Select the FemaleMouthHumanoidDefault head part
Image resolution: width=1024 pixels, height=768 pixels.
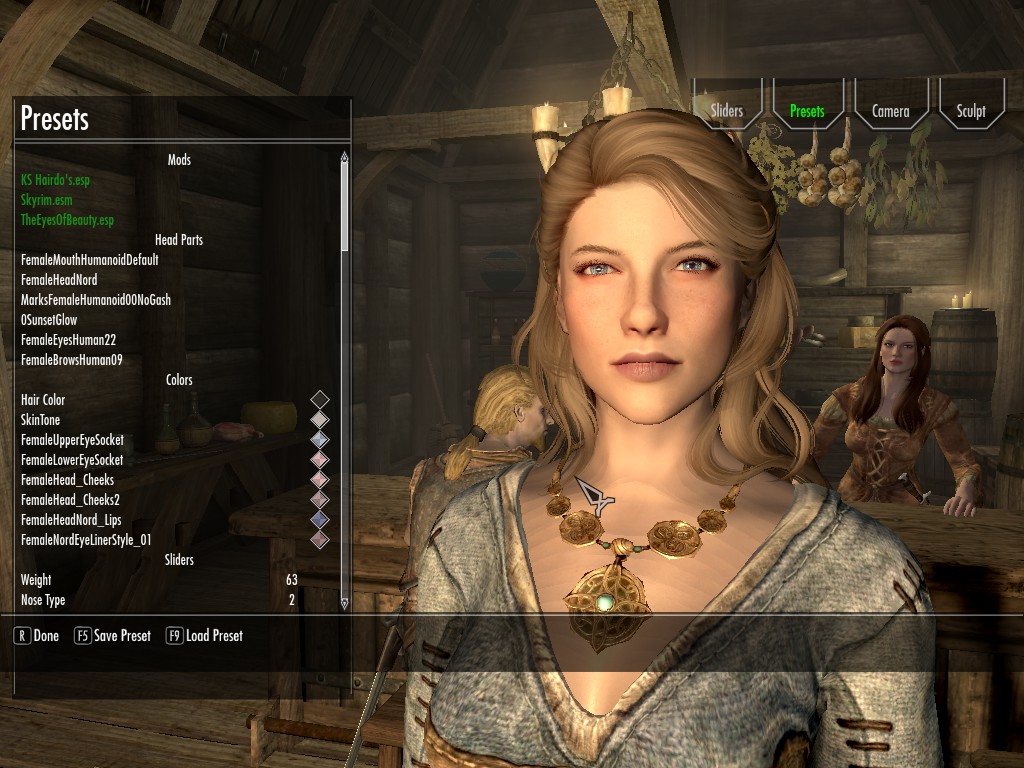[x=90, y=260]
